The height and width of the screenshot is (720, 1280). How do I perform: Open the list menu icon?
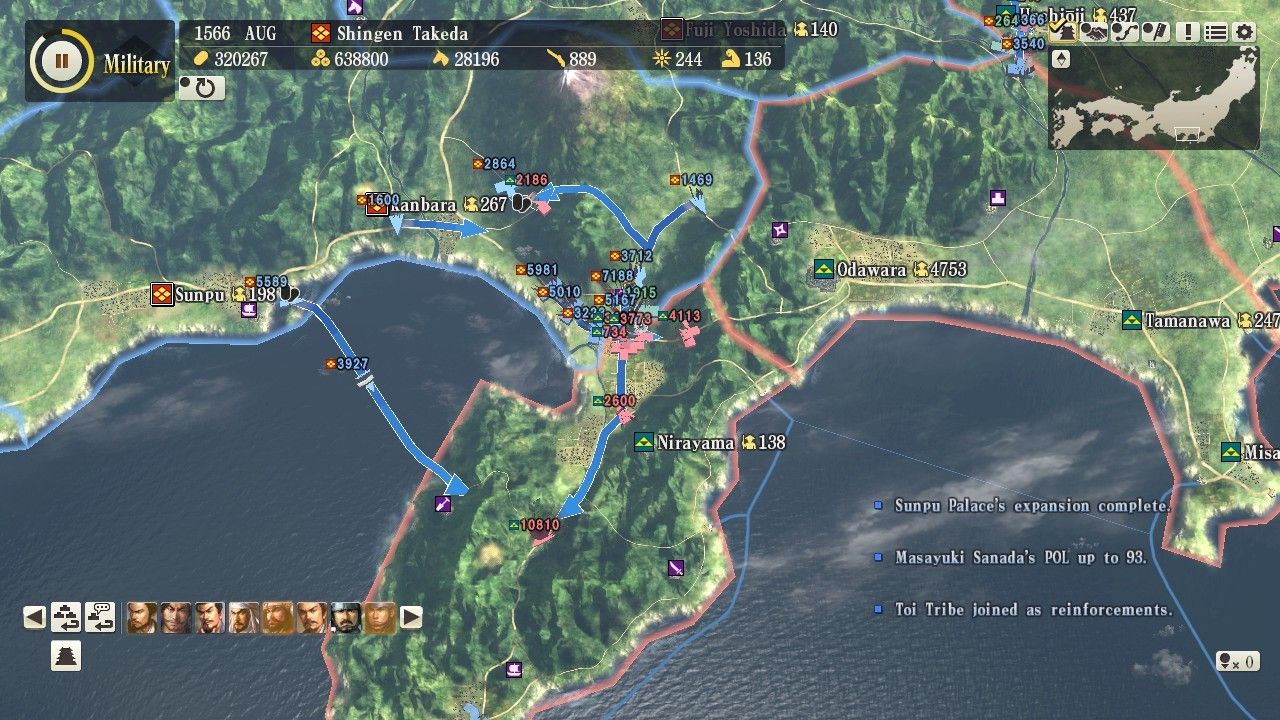(x=1215, y=32)
